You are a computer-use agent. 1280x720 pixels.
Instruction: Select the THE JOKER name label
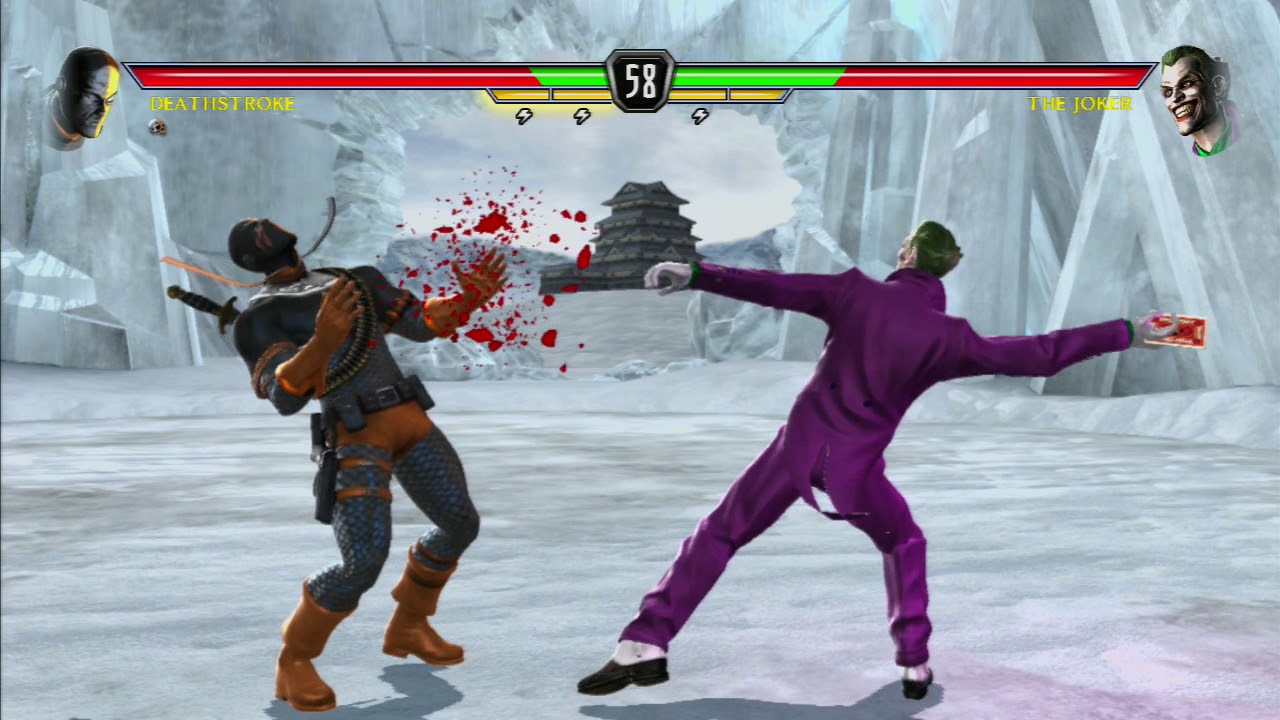click(x=1081, y=102)
